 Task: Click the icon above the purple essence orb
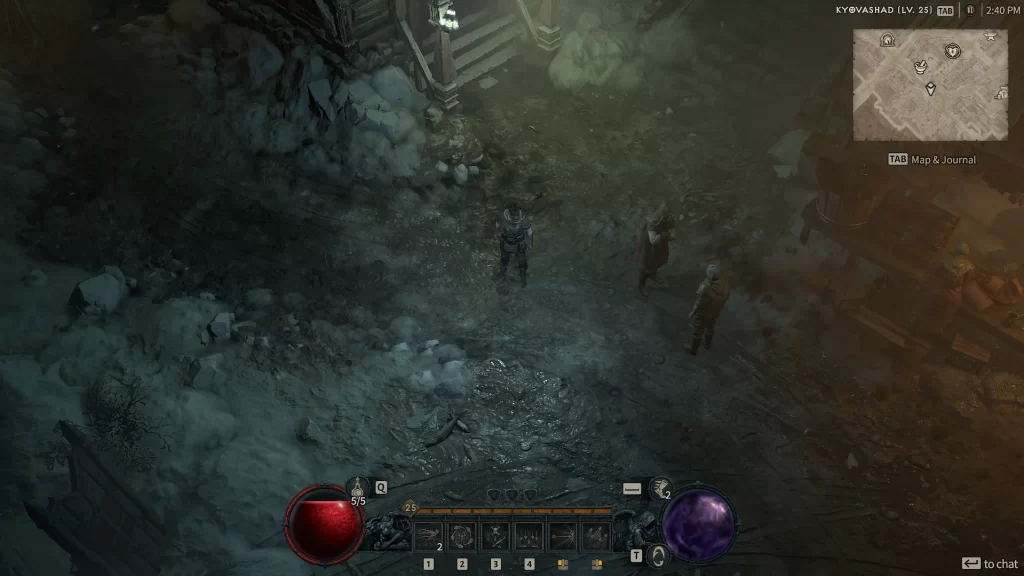pyautogui.click(x=659, y=488)
